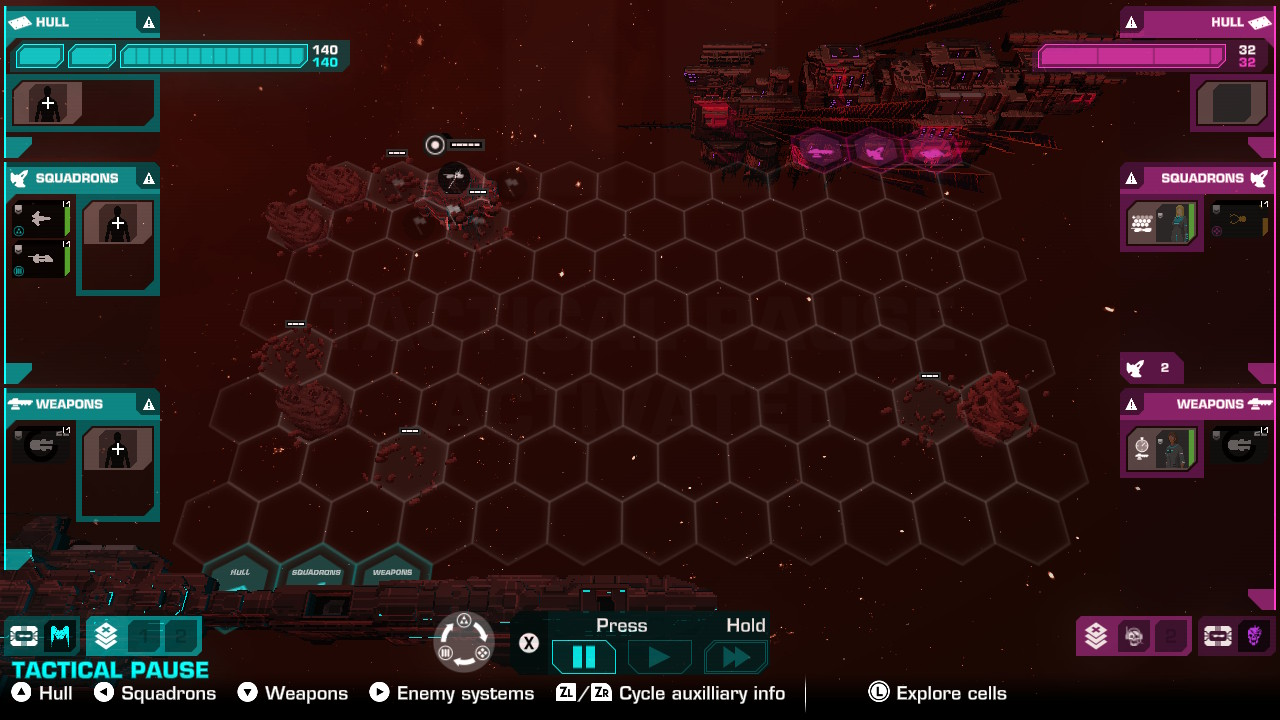
Task: Select the Hull hexagon on the player ship
Action: 240,575
